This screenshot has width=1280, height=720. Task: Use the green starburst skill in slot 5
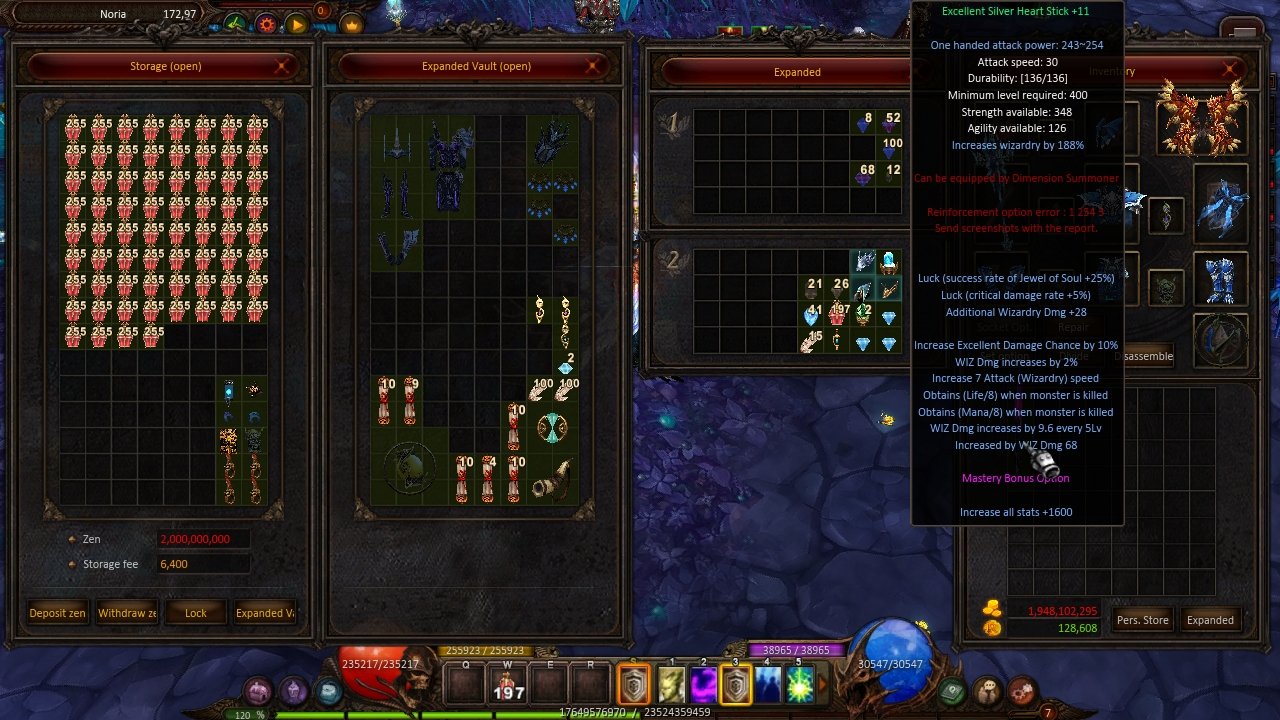(800, 685)
